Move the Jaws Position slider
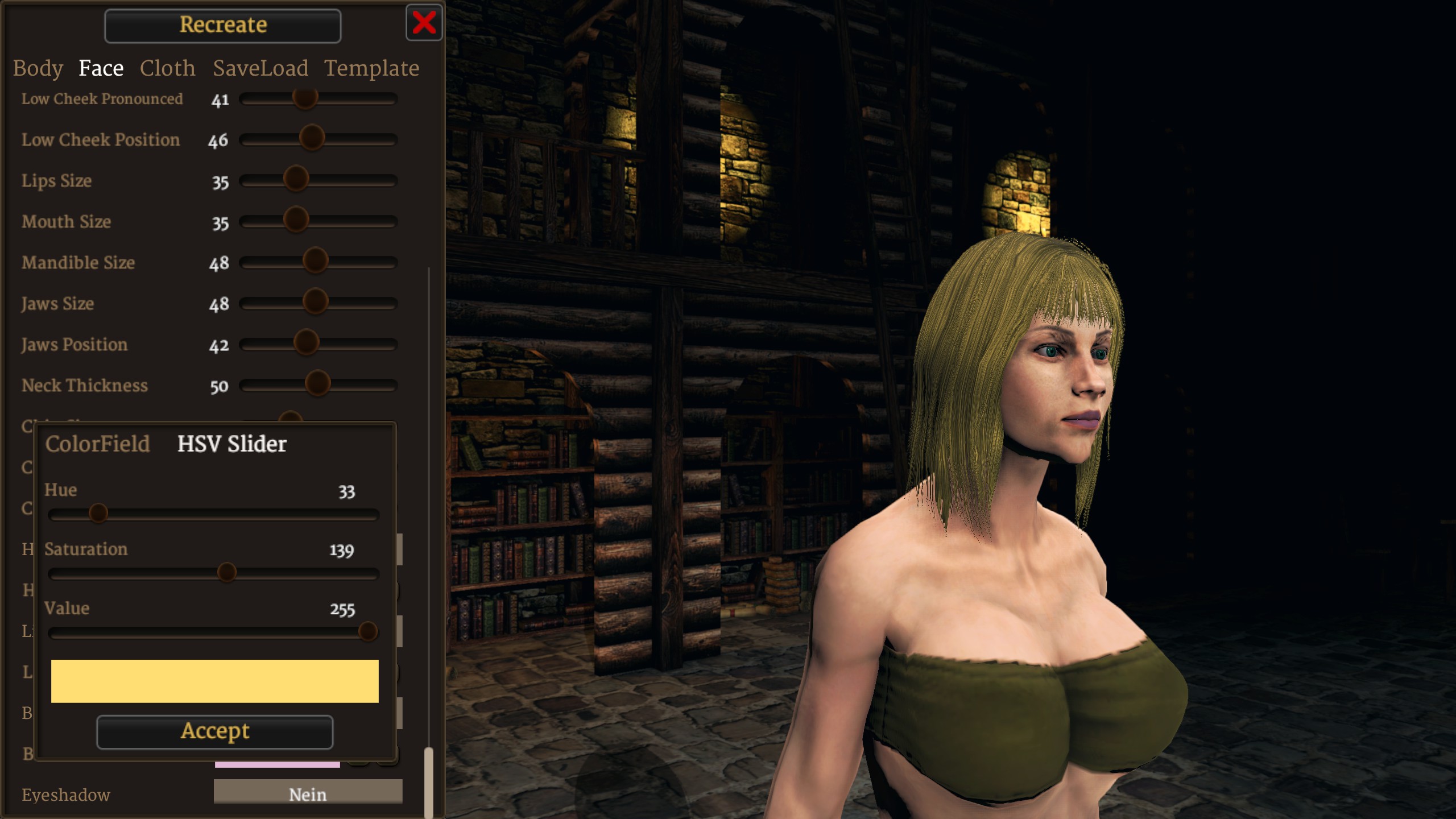 [306, 344]
